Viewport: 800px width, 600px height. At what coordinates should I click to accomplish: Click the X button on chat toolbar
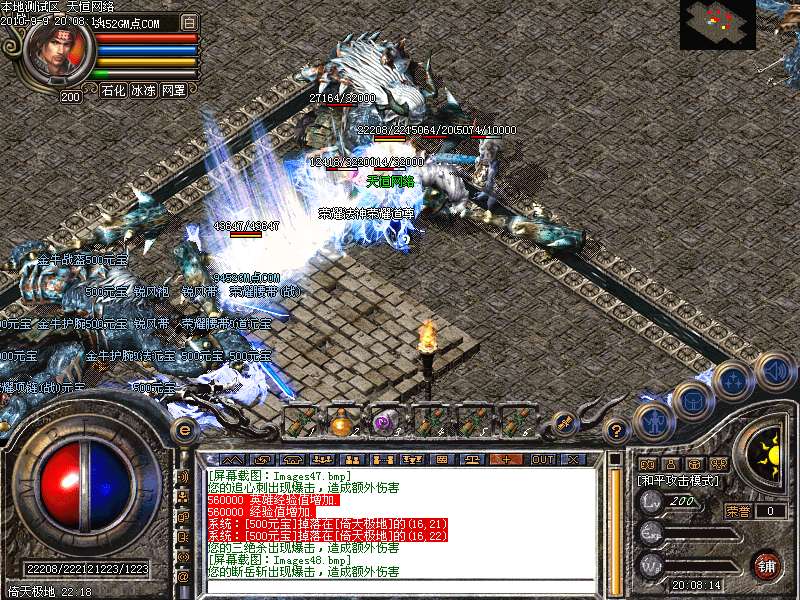[x=573, y=459]
